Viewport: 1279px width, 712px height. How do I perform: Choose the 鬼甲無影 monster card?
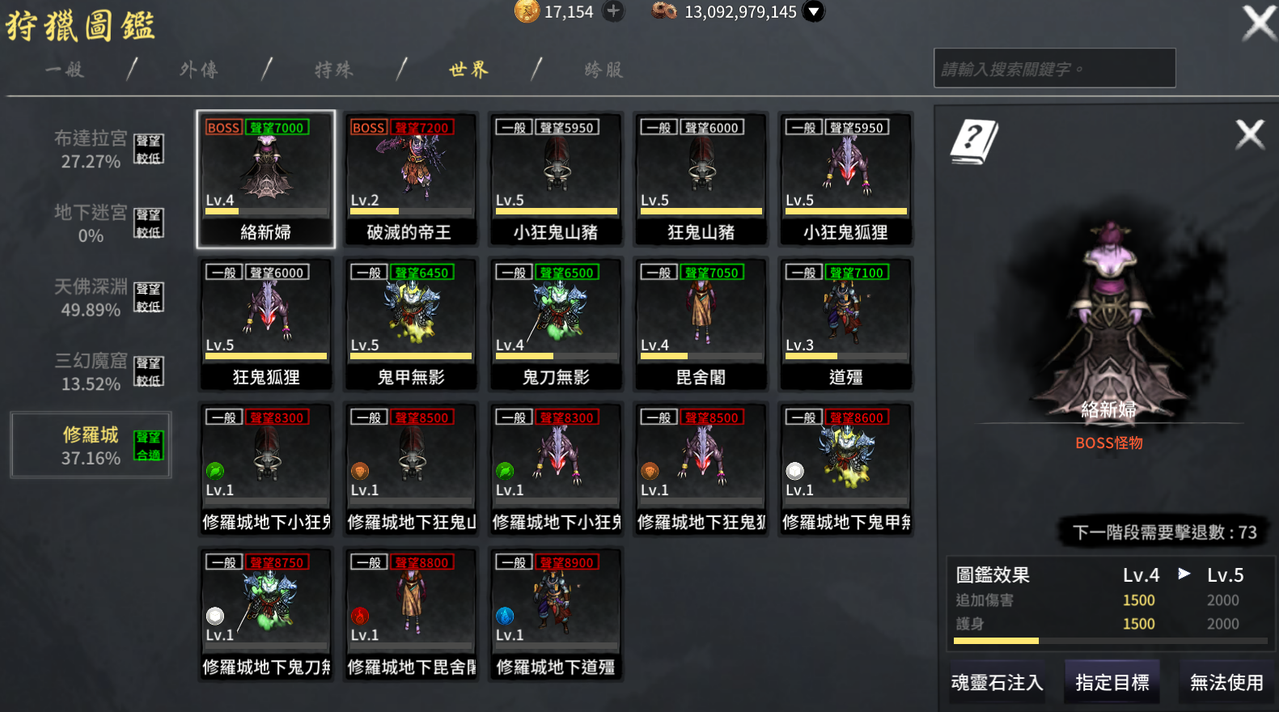(410, 325)
